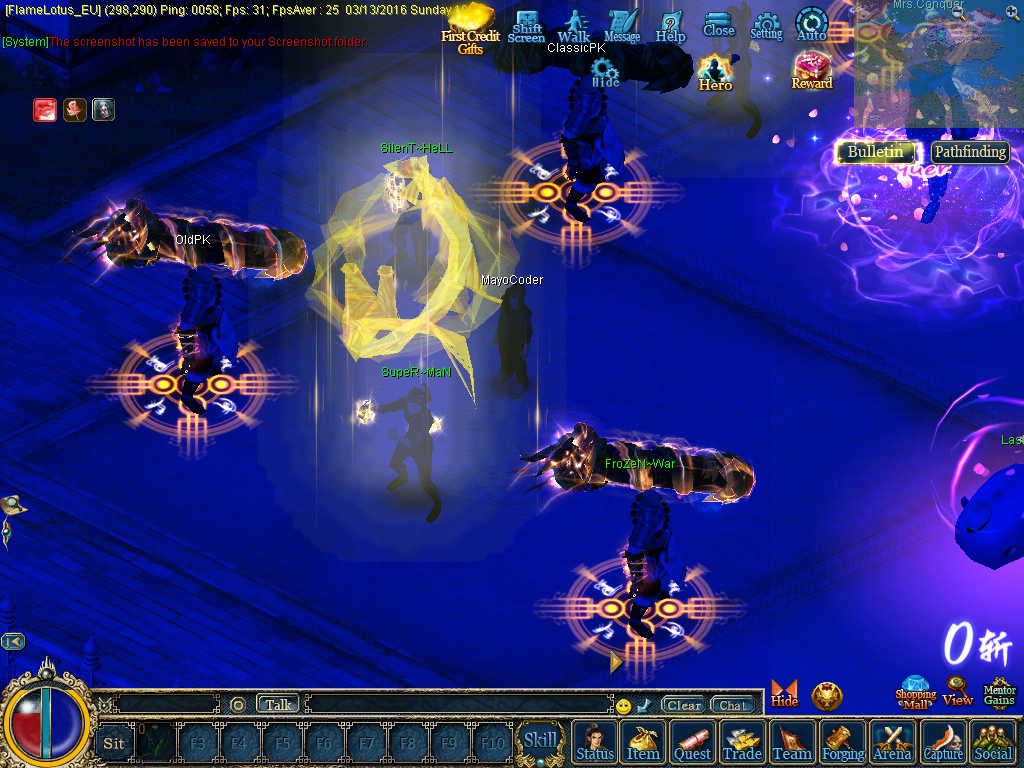This screenshot has height=768, width=1024.
Task: Open the Item inventory
Action: point(643,742)
